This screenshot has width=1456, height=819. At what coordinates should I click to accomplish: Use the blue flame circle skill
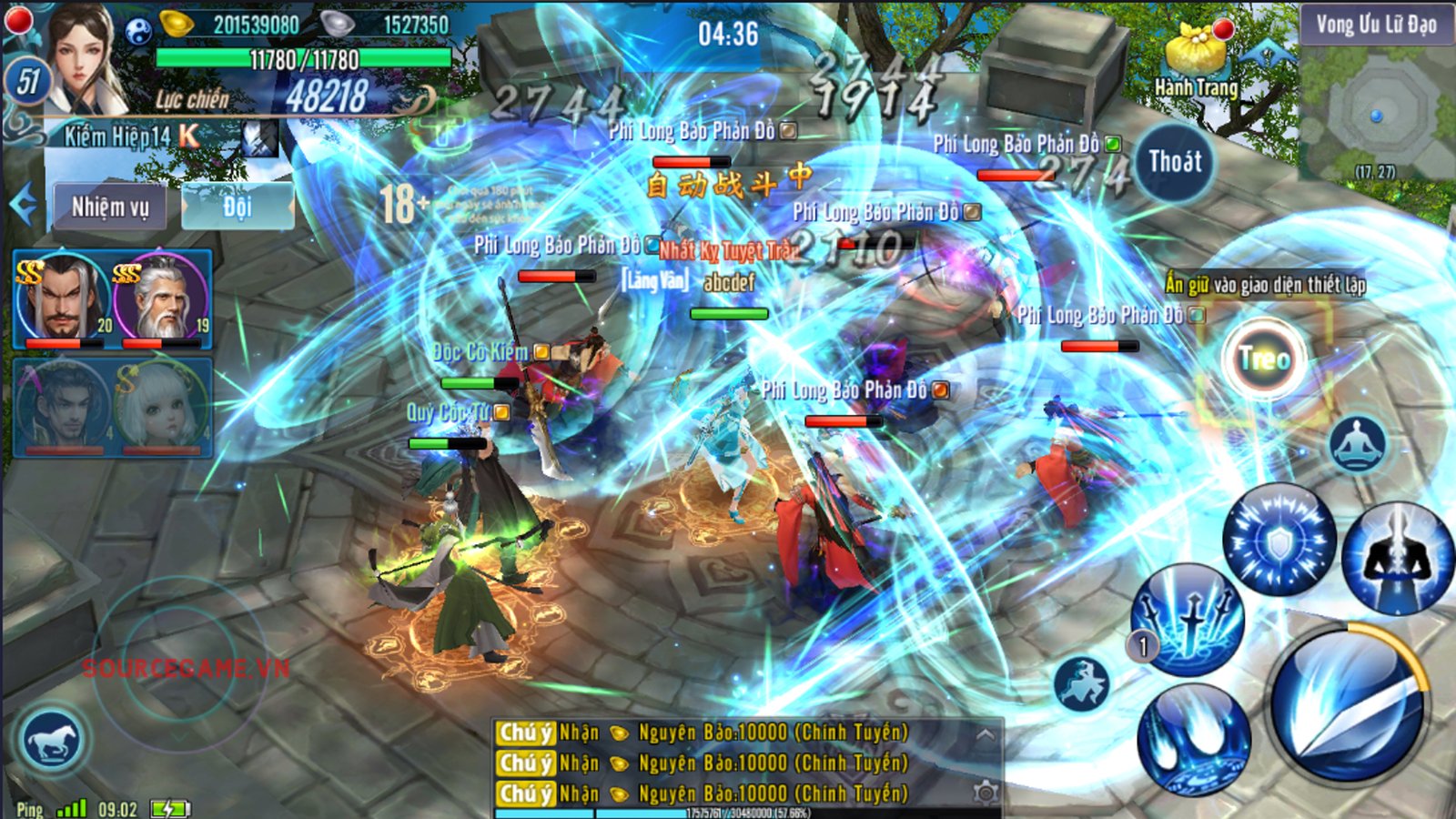pyautogui.click(x=1193, y=738)
